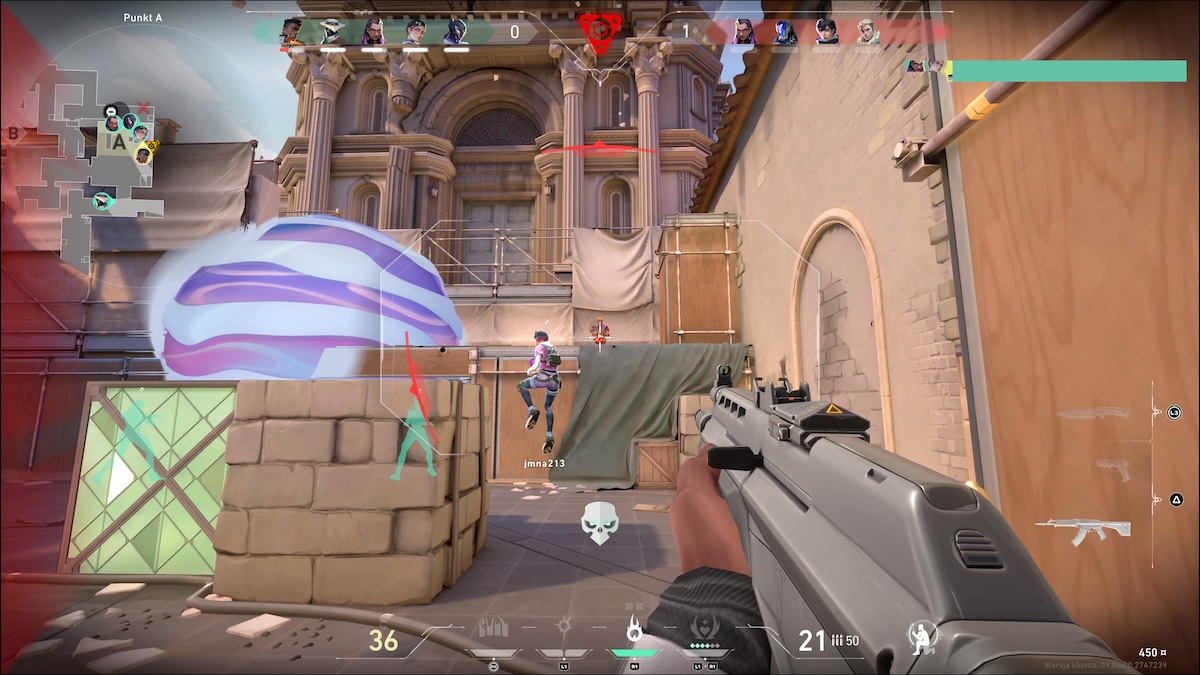Select the ally portrait wearing a white hat
Screen dimensions: 1200x675
point(330,32)
